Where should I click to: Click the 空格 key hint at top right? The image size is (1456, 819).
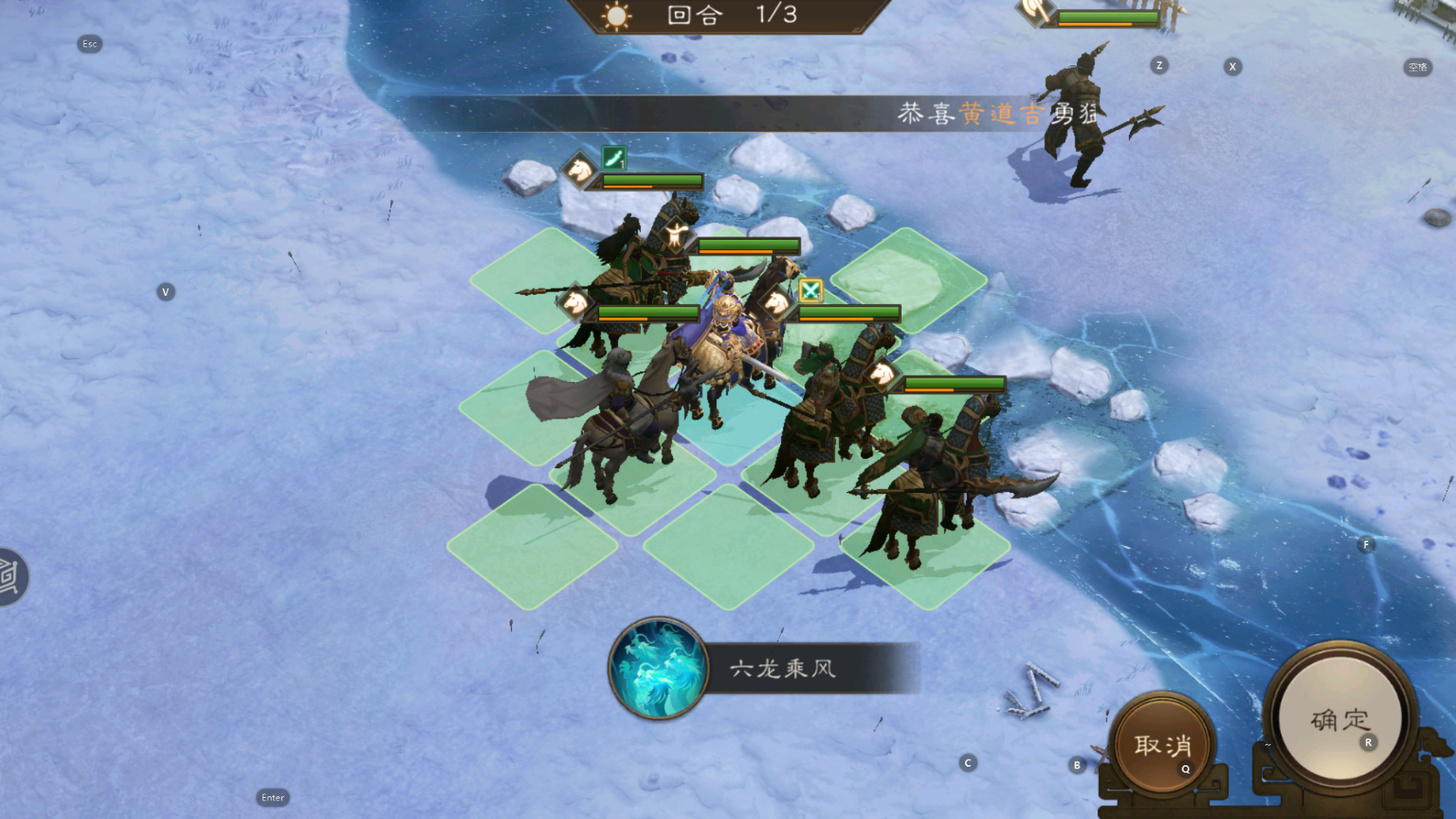(x=1418, y=68)
